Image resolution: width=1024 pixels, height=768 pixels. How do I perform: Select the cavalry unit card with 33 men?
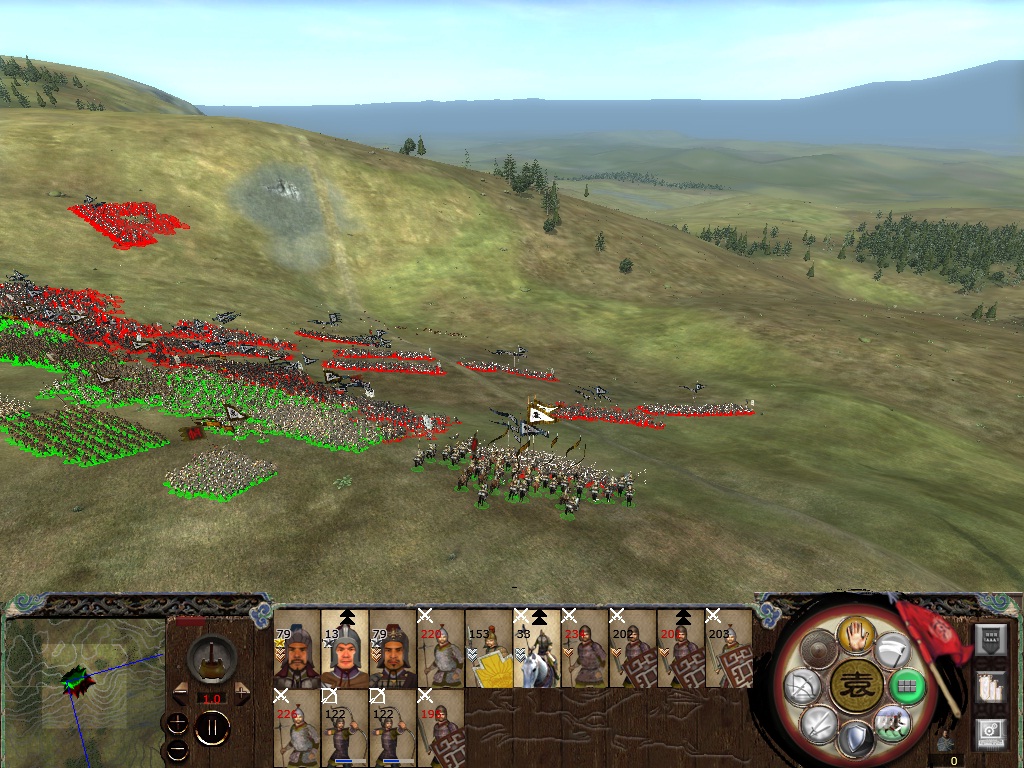pos(537,650)
